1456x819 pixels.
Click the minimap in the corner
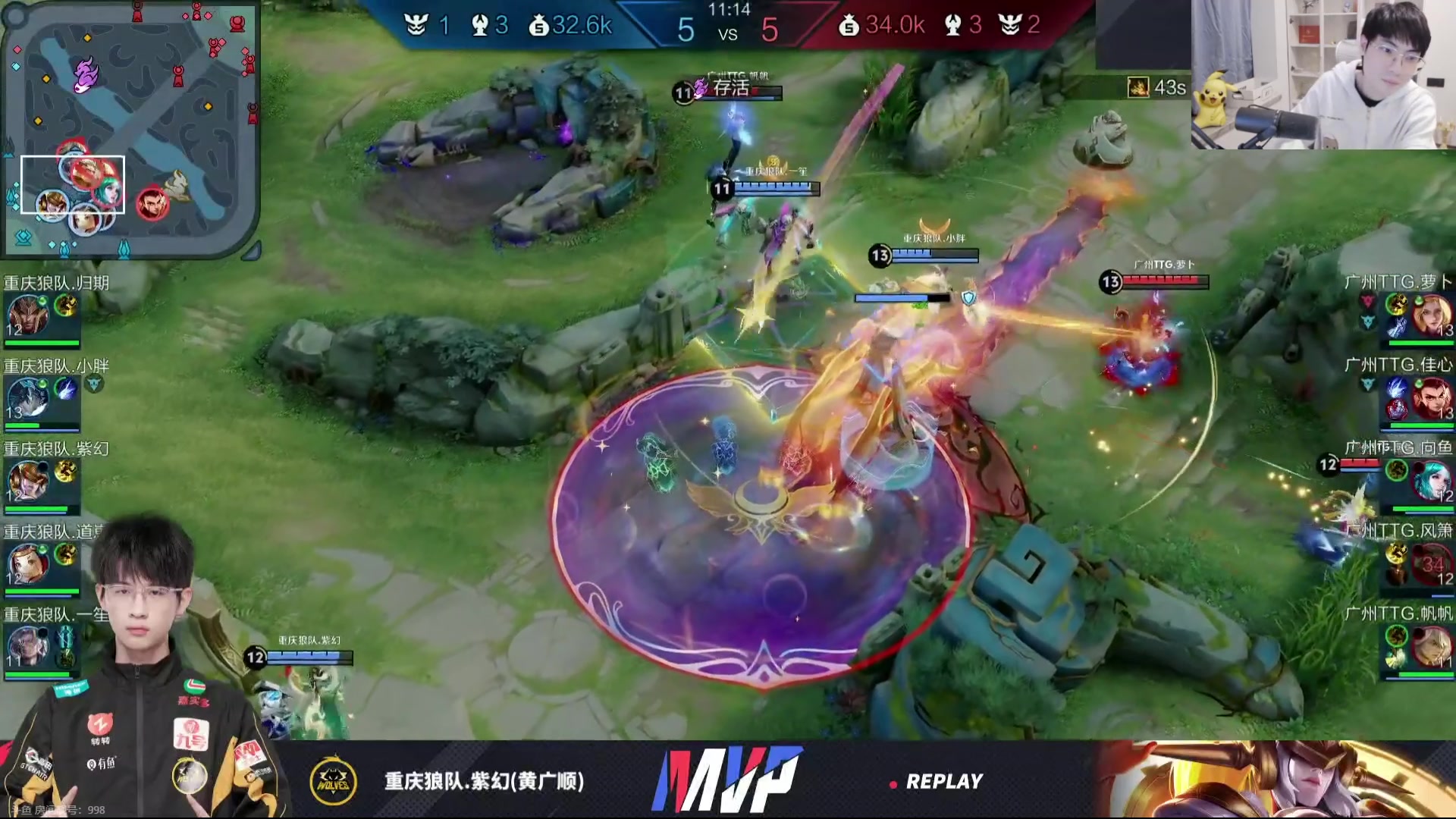pyautogui.click(x=130, y=129)
